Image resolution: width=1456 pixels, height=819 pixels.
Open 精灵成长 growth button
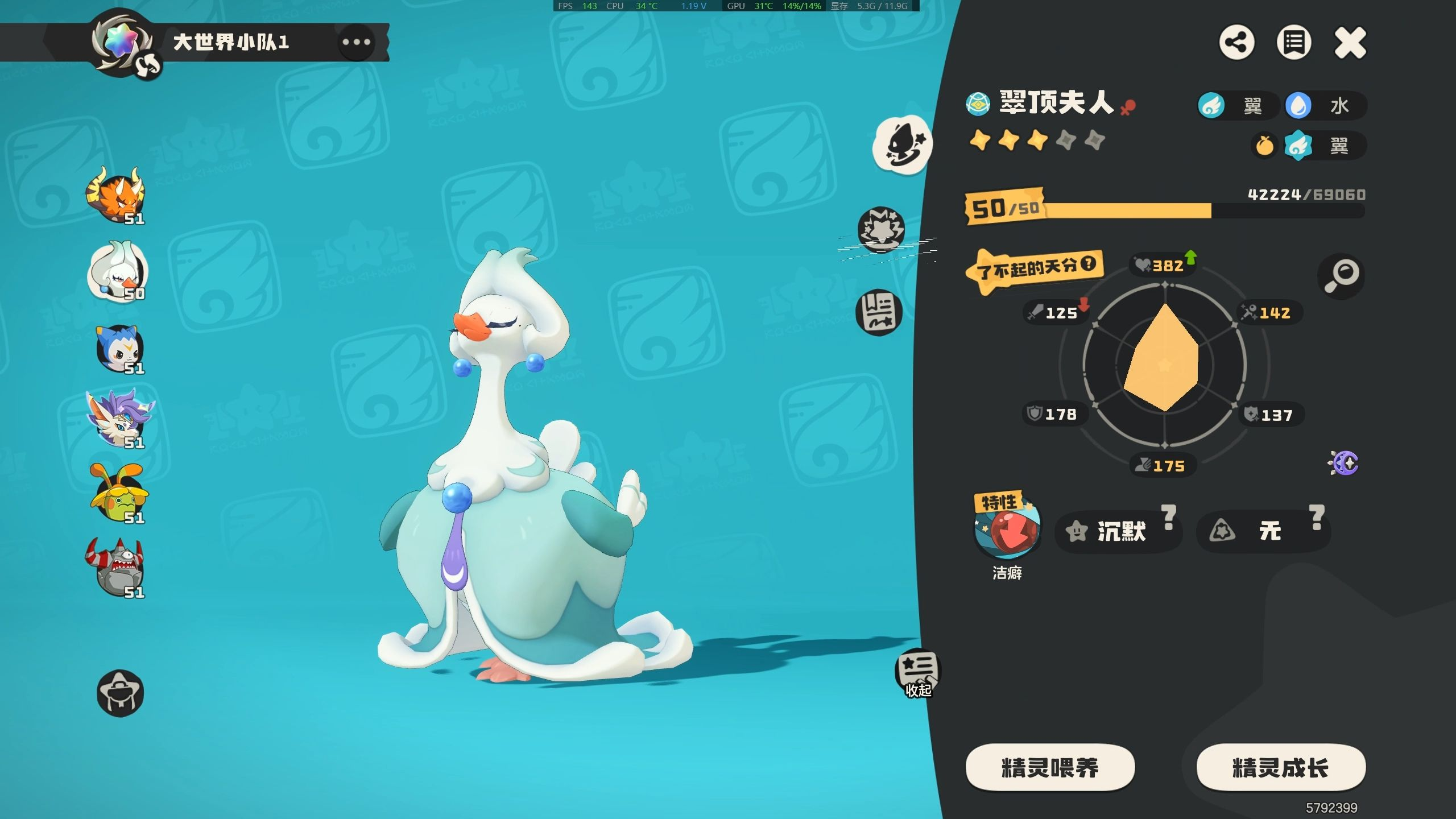[x=1280, y=768]
